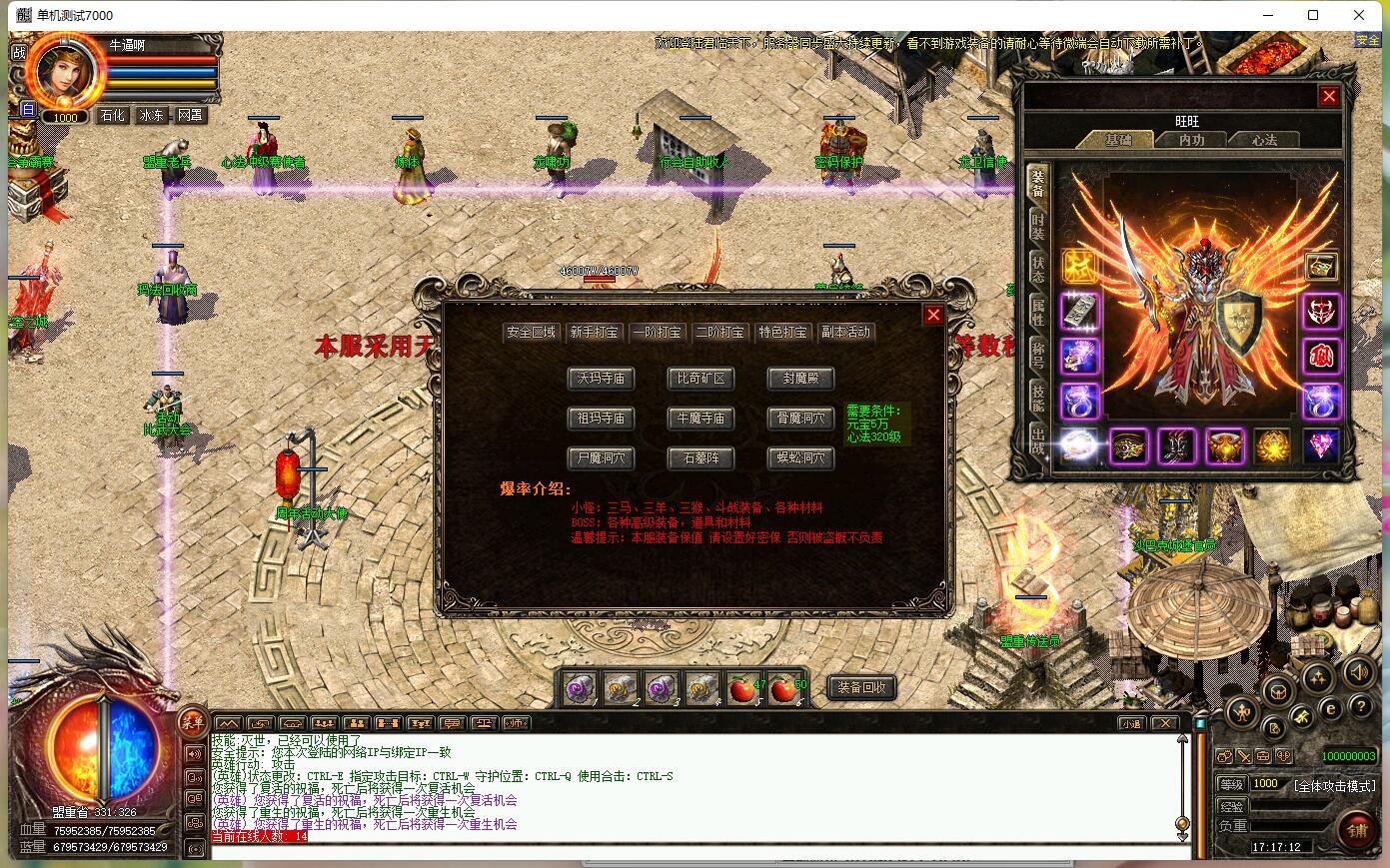The image size is (1390, 868).
Task: Click the 小退 logout button
Action: (1130, 724)
